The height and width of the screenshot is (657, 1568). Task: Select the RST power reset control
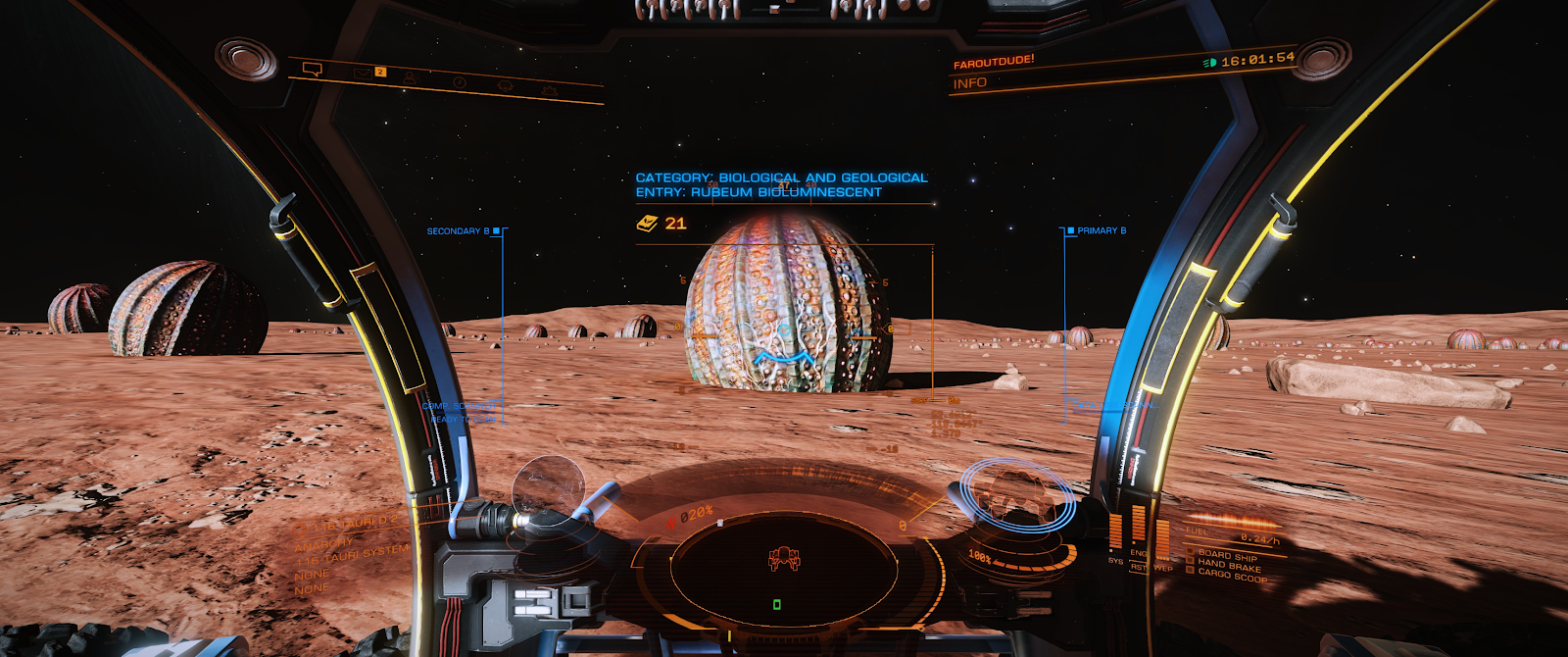tap(1138, 568)
